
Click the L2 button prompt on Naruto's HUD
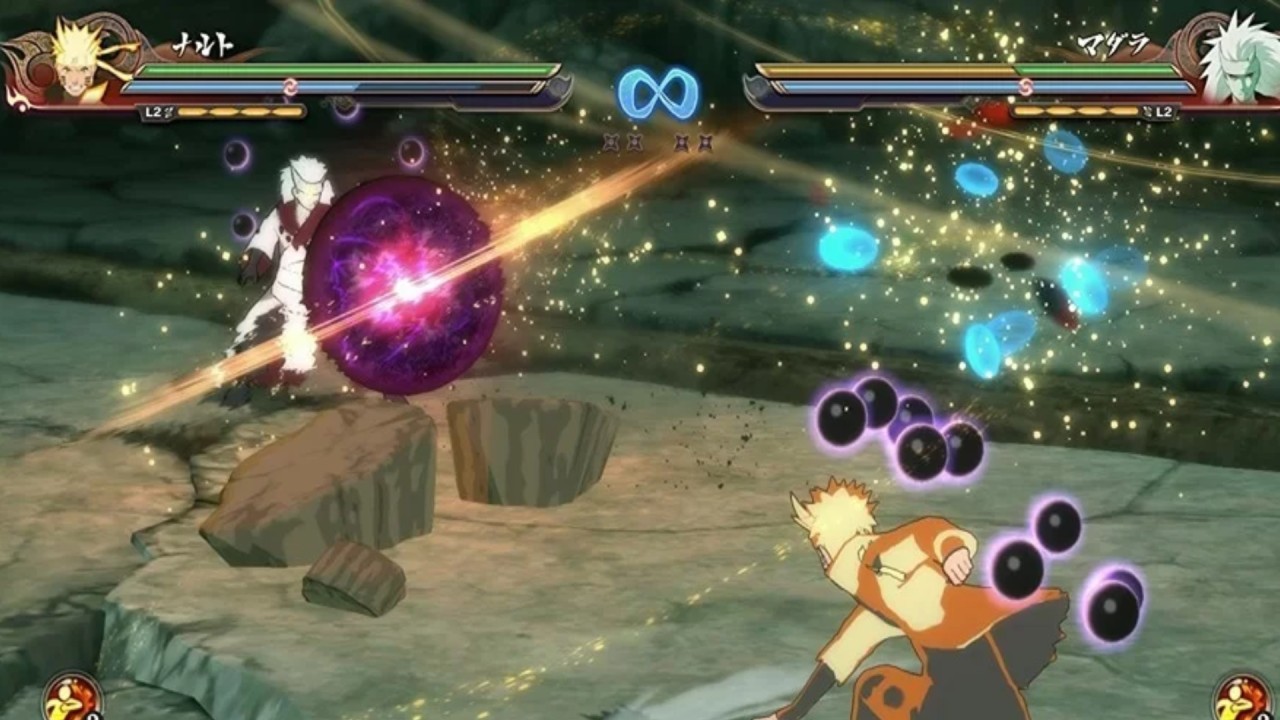(x=155, y=110)
